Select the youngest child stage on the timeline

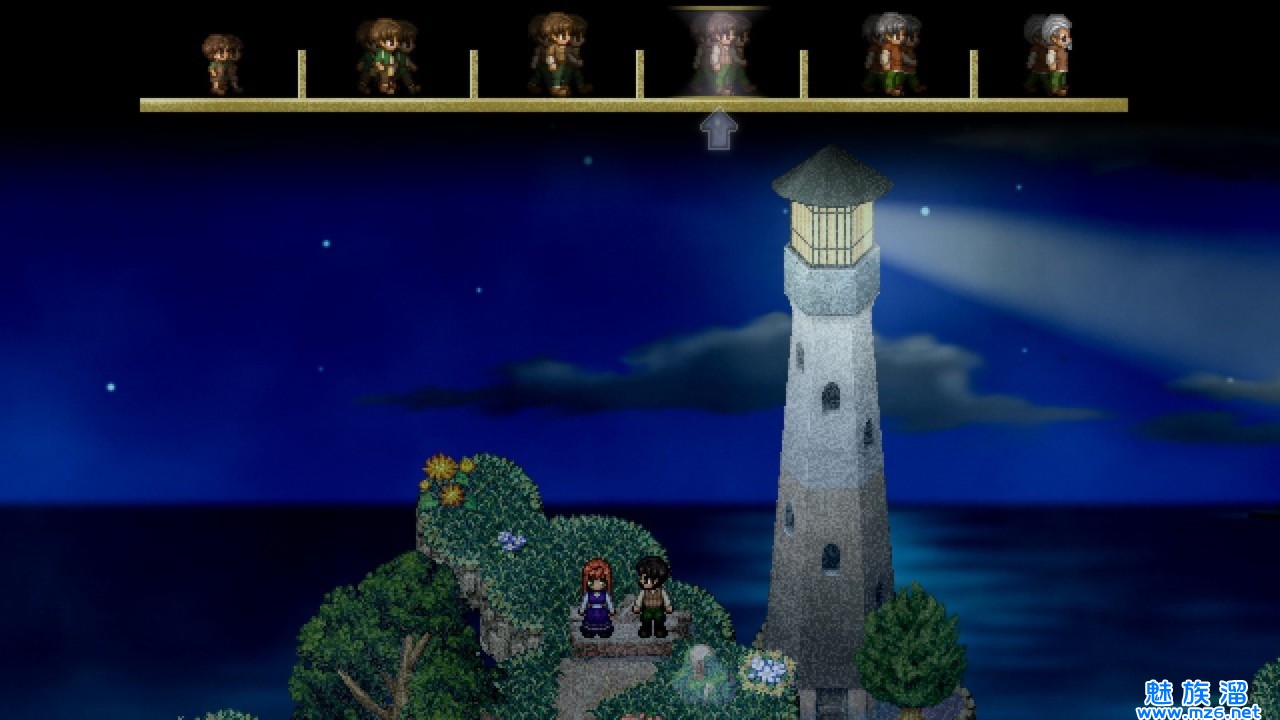tap(221, 63)
